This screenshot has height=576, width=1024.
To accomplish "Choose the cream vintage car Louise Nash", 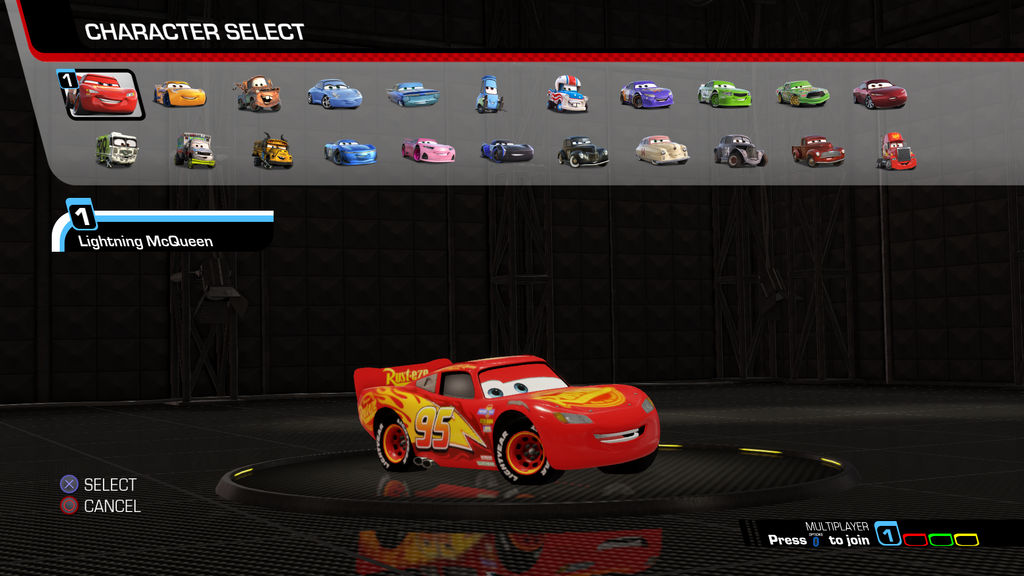I will coord(662,150).
